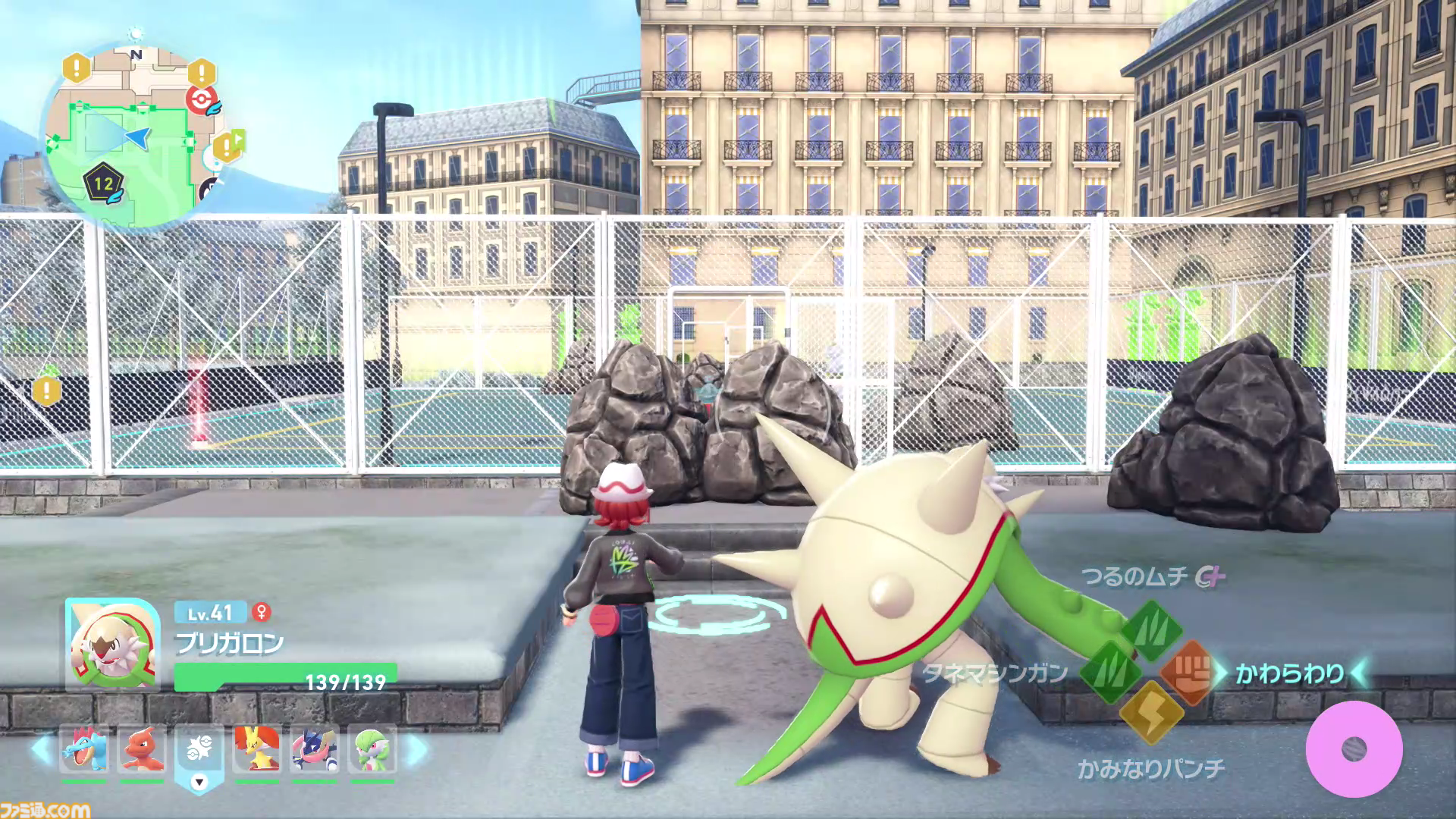Pick Greninja from the party row
Image resolution: width=1456 pixels, height=819 pixels.
pos(314,750)
